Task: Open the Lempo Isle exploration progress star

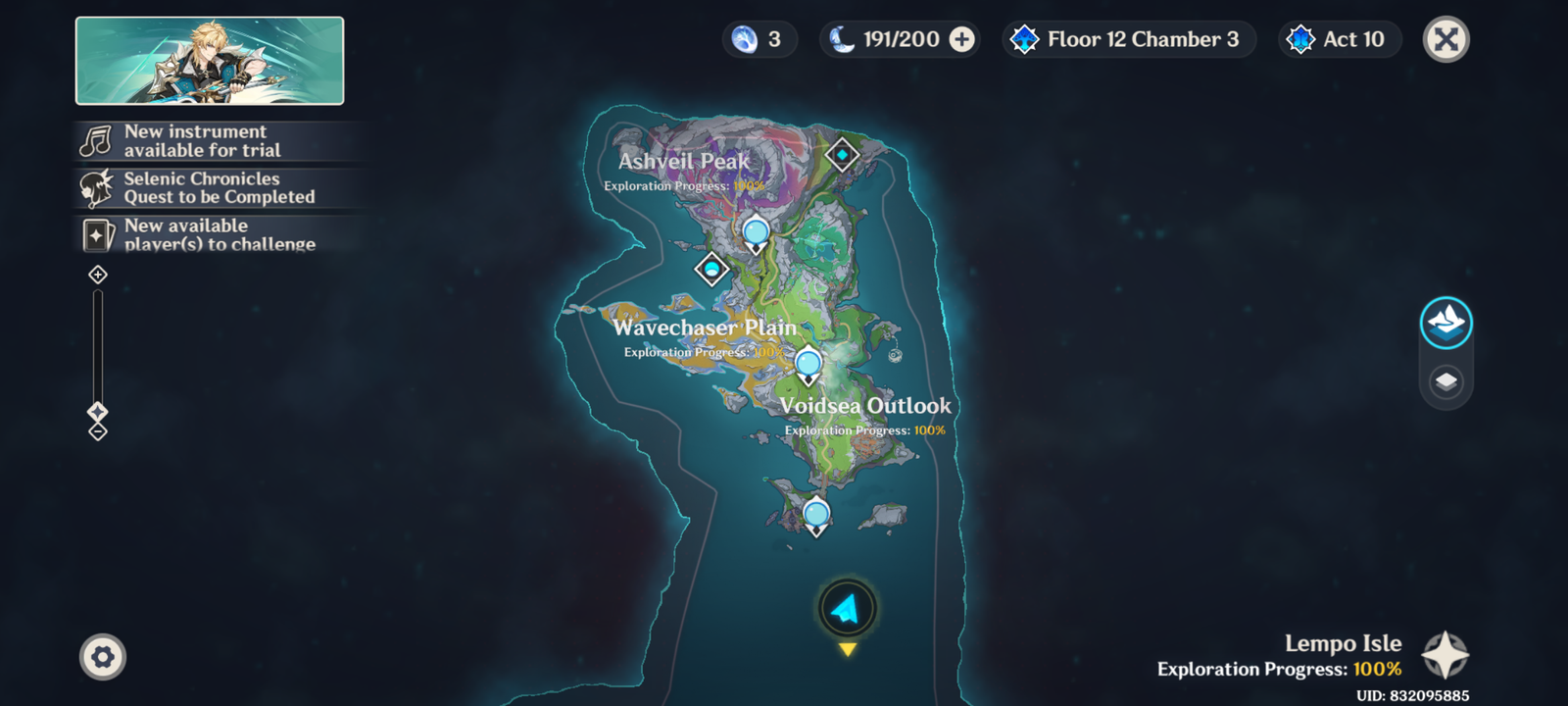Action: click(1445, 655)
